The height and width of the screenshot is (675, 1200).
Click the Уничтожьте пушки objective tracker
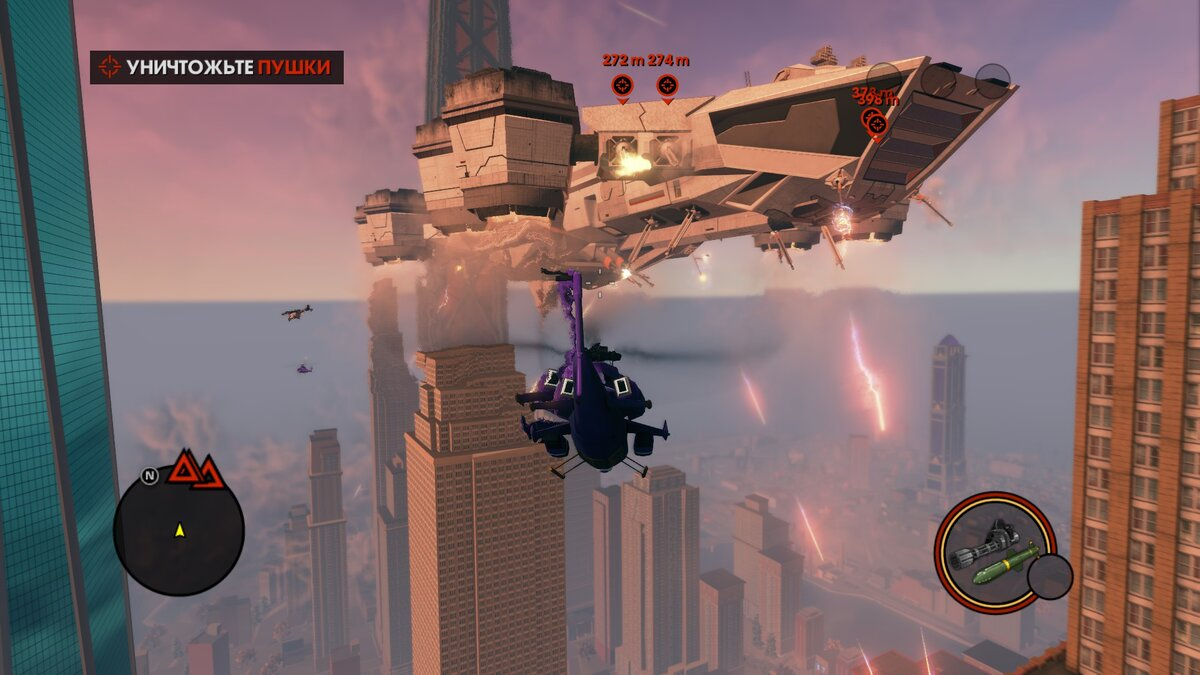217,67
